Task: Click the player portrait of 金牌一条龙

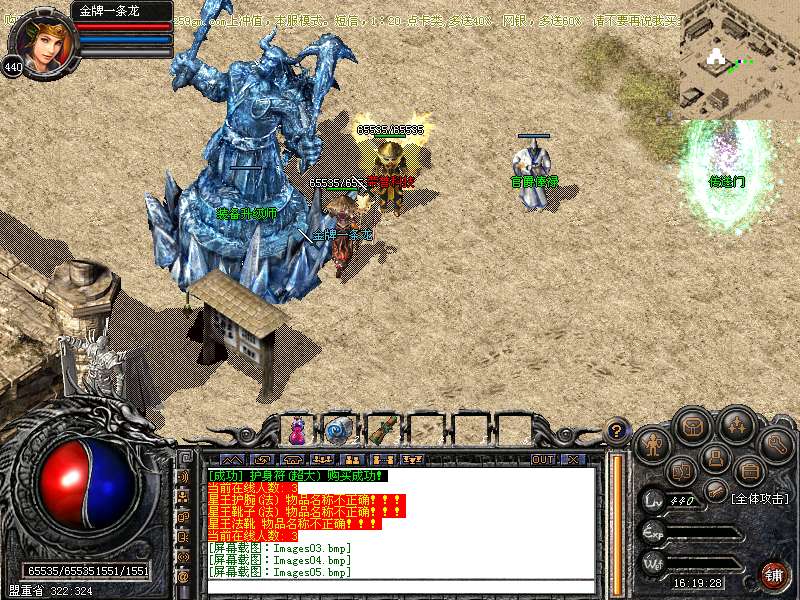Action: (x=38, y=42)
